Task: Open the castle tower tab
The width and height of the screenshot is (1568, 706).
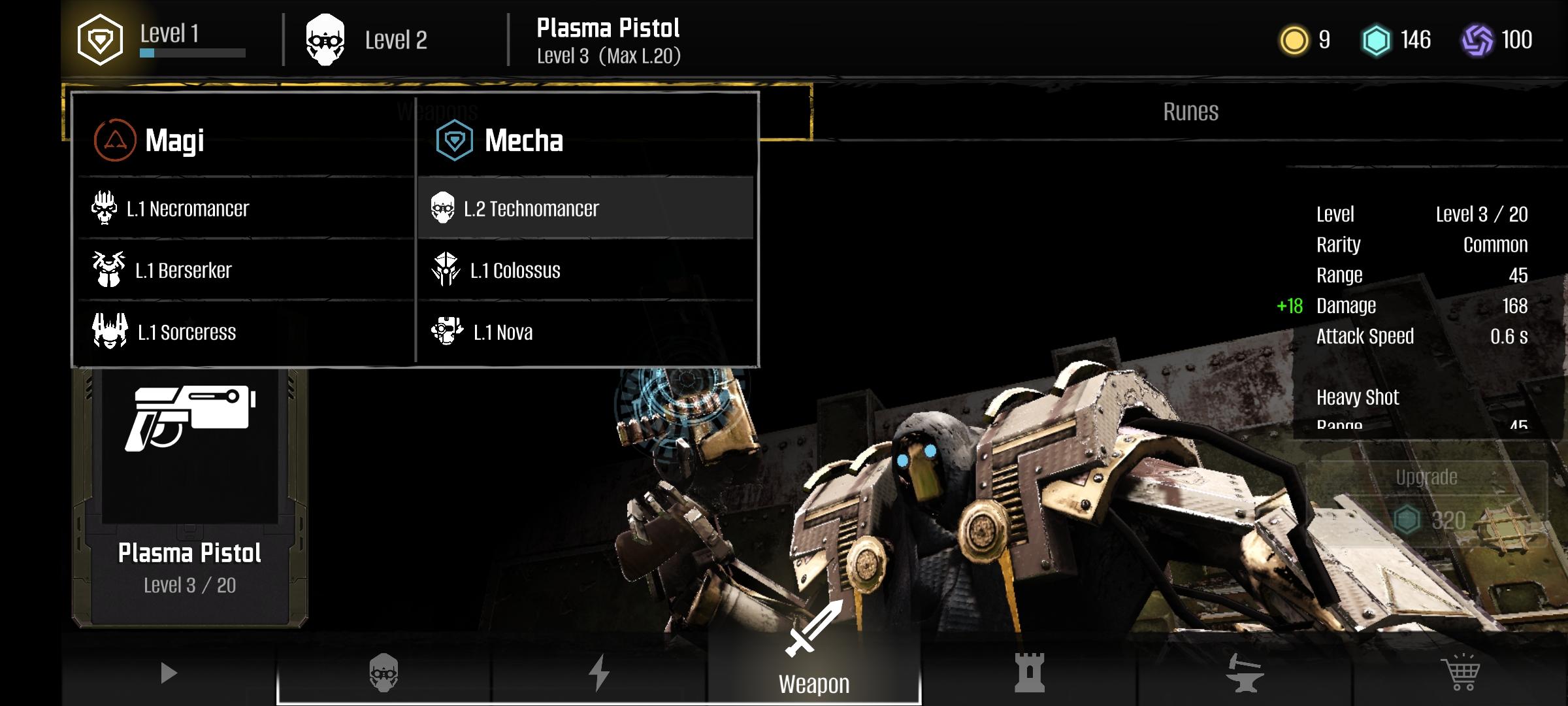Action: coord(1029,673)
